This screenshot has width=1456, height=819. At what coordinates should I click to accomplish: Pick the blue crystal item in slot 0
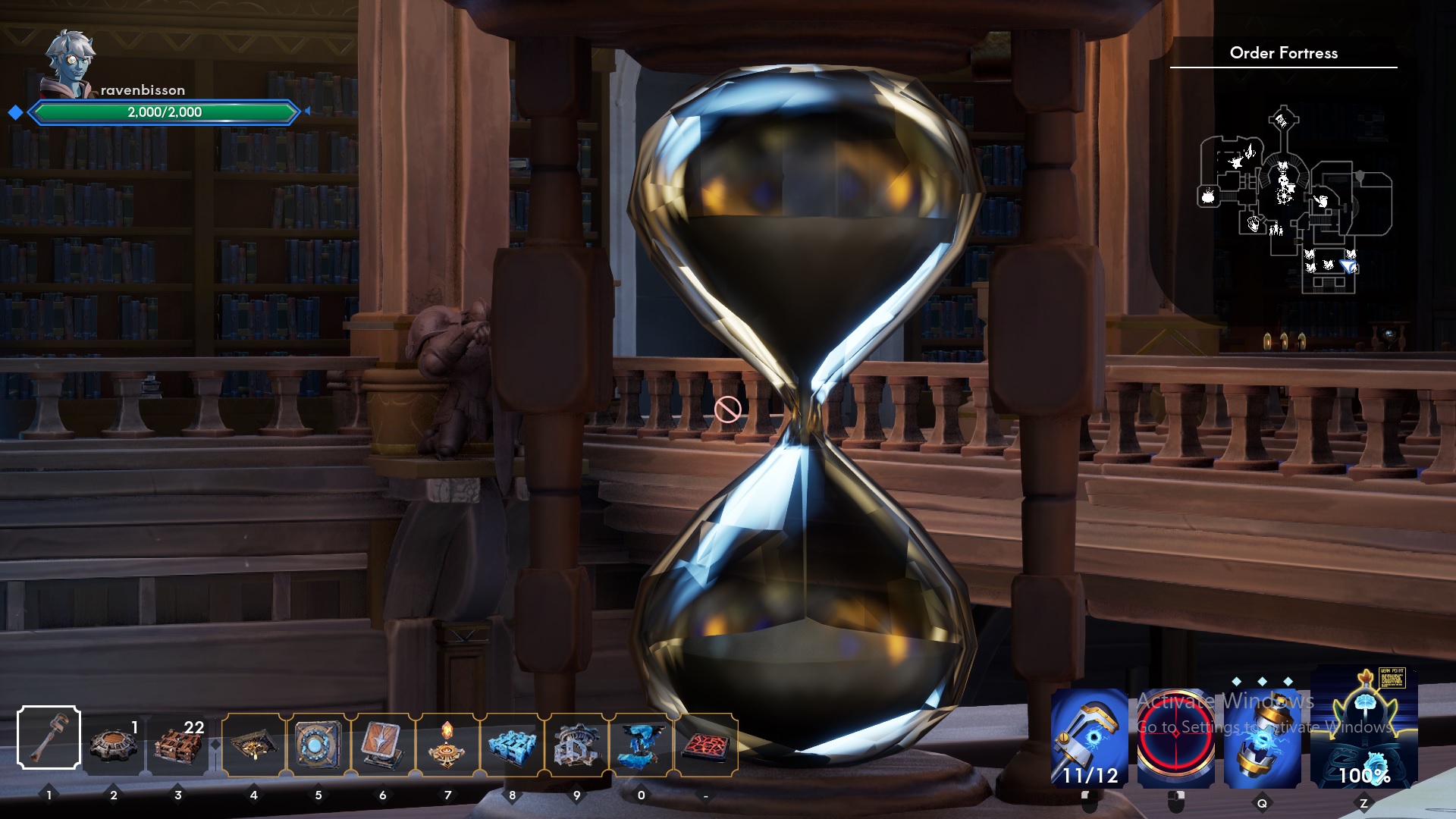pyautogui.click(x=642, y=739)
